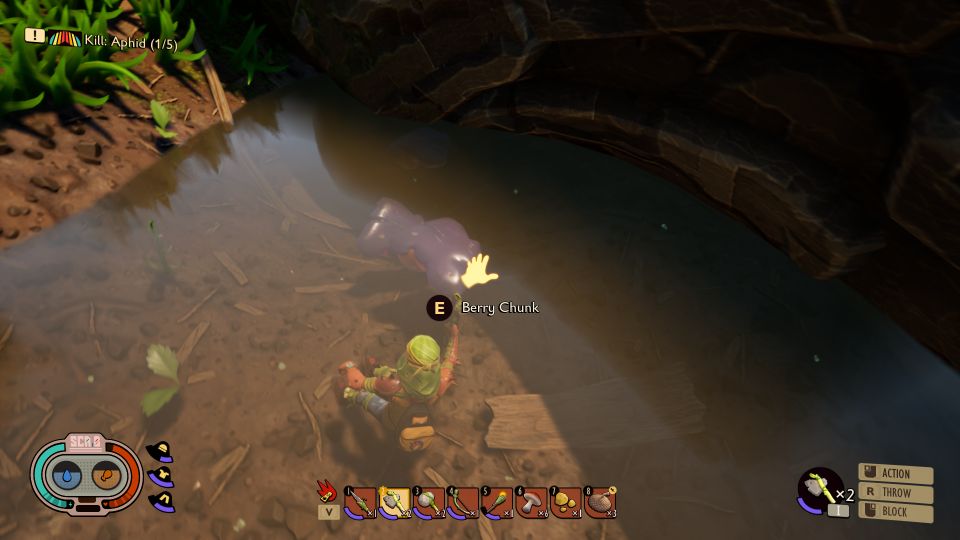Select the yellow chunks in slot 7
960x540 pixels.
566,501
